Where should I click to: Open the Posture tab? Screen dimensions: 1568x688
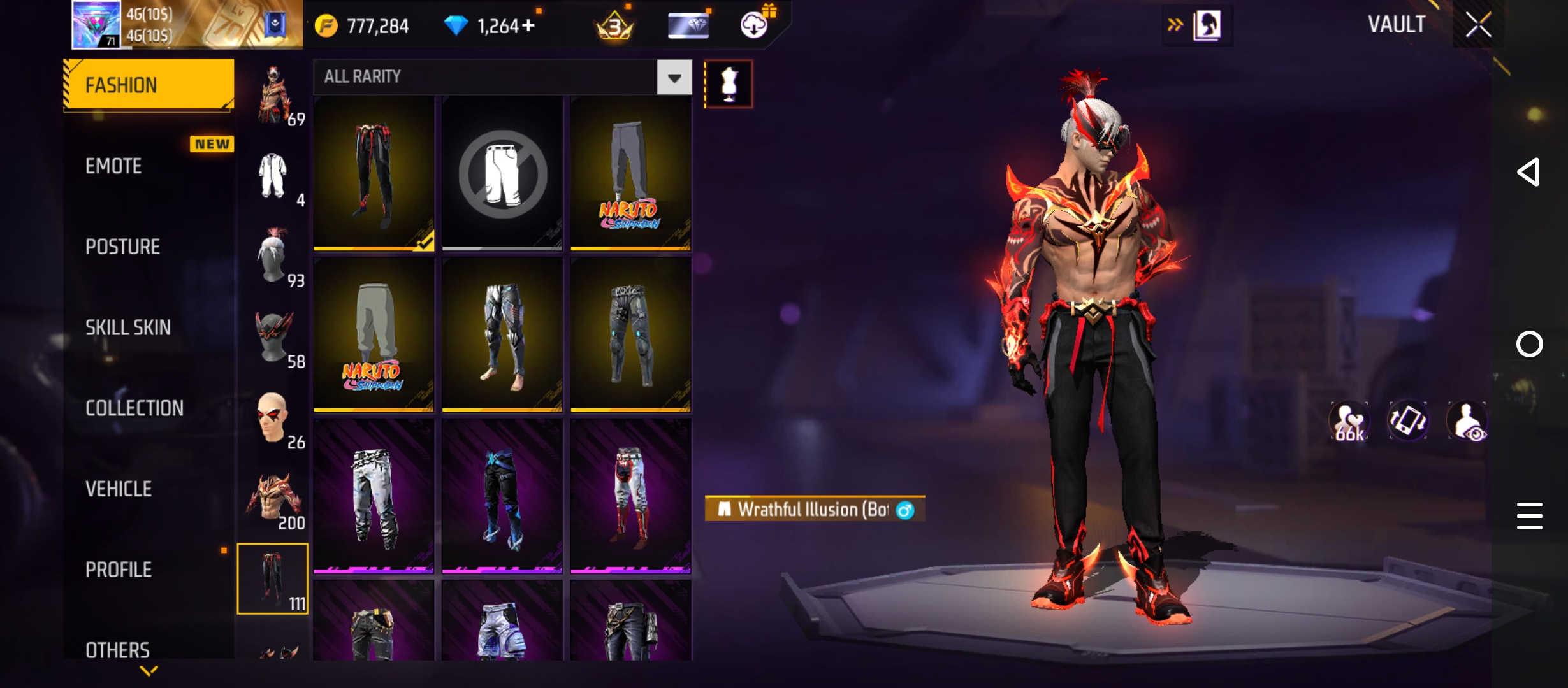point(122,247)
